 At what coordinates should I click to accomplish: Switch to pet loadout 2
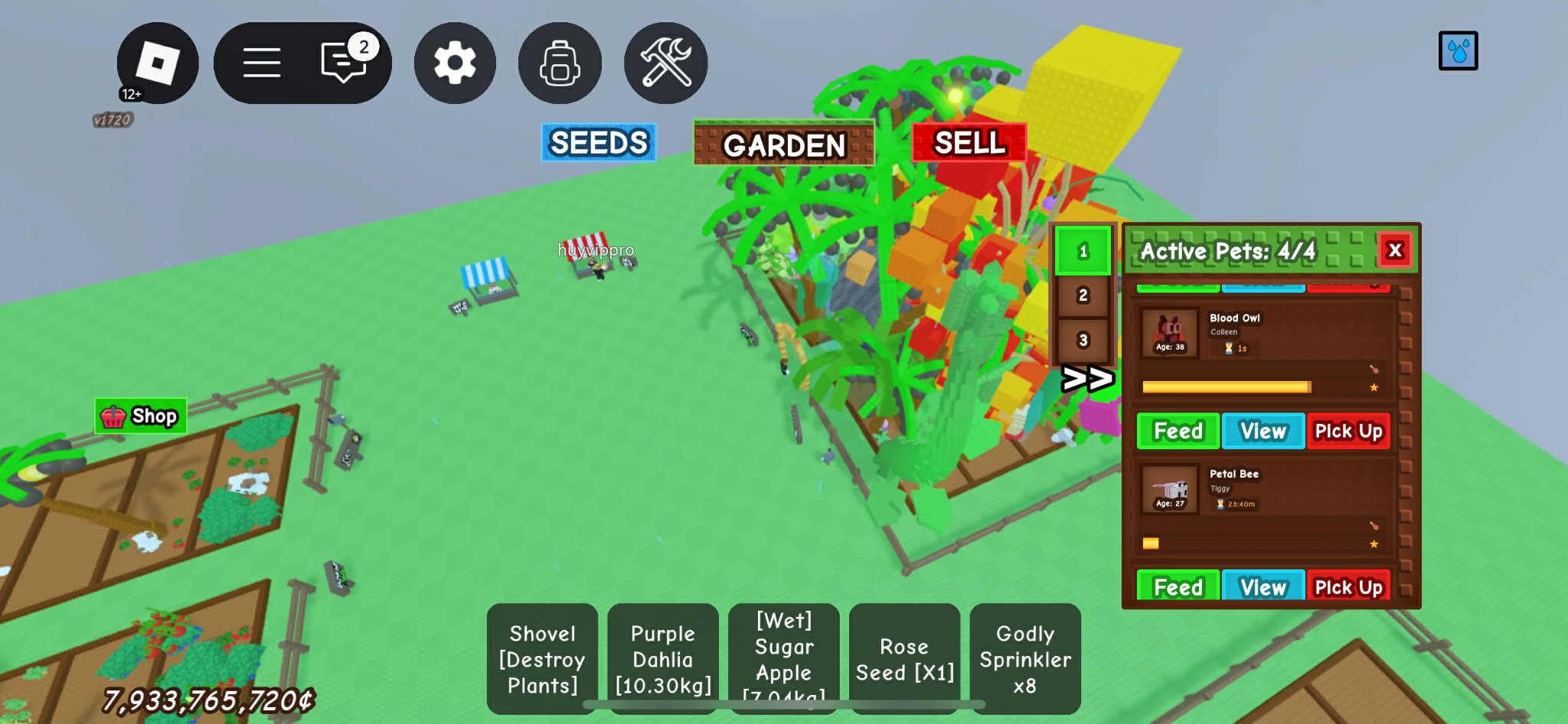coord(1083,295)
